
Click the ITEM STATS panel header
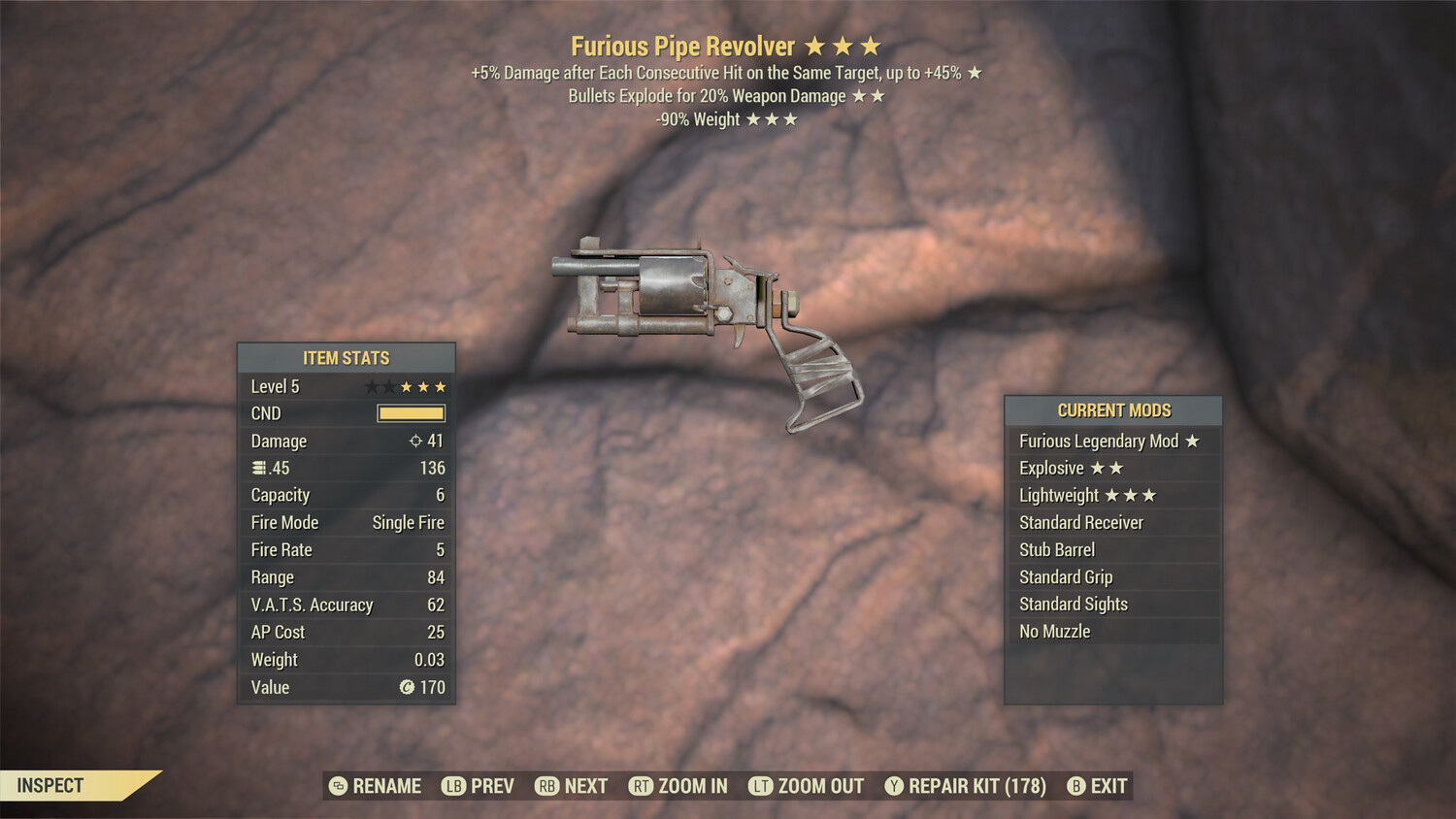pos(346,357)
